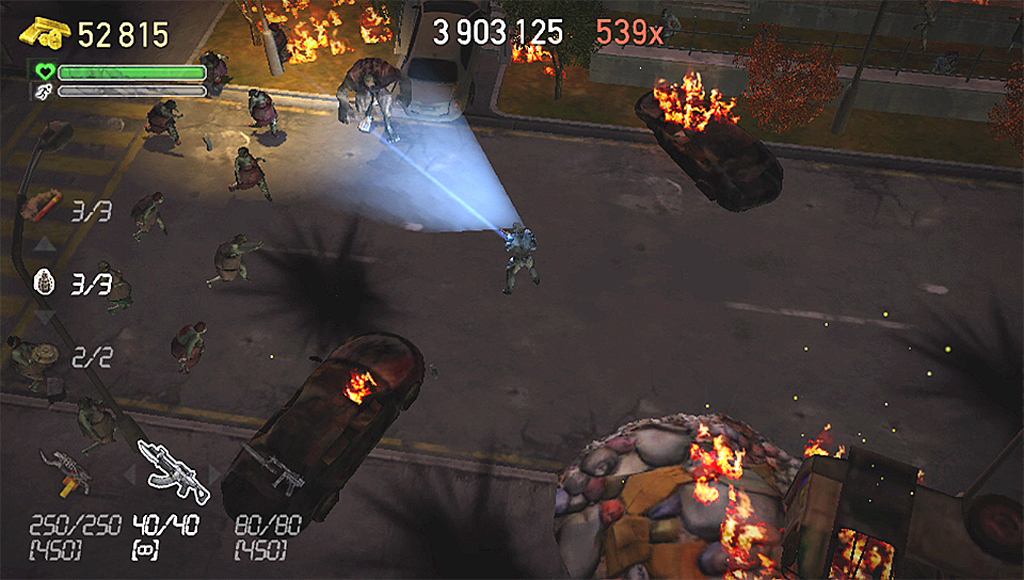Click the left arrow beside the assault rifle
The height and width of the screenshot is (580, 1024).
127,476
